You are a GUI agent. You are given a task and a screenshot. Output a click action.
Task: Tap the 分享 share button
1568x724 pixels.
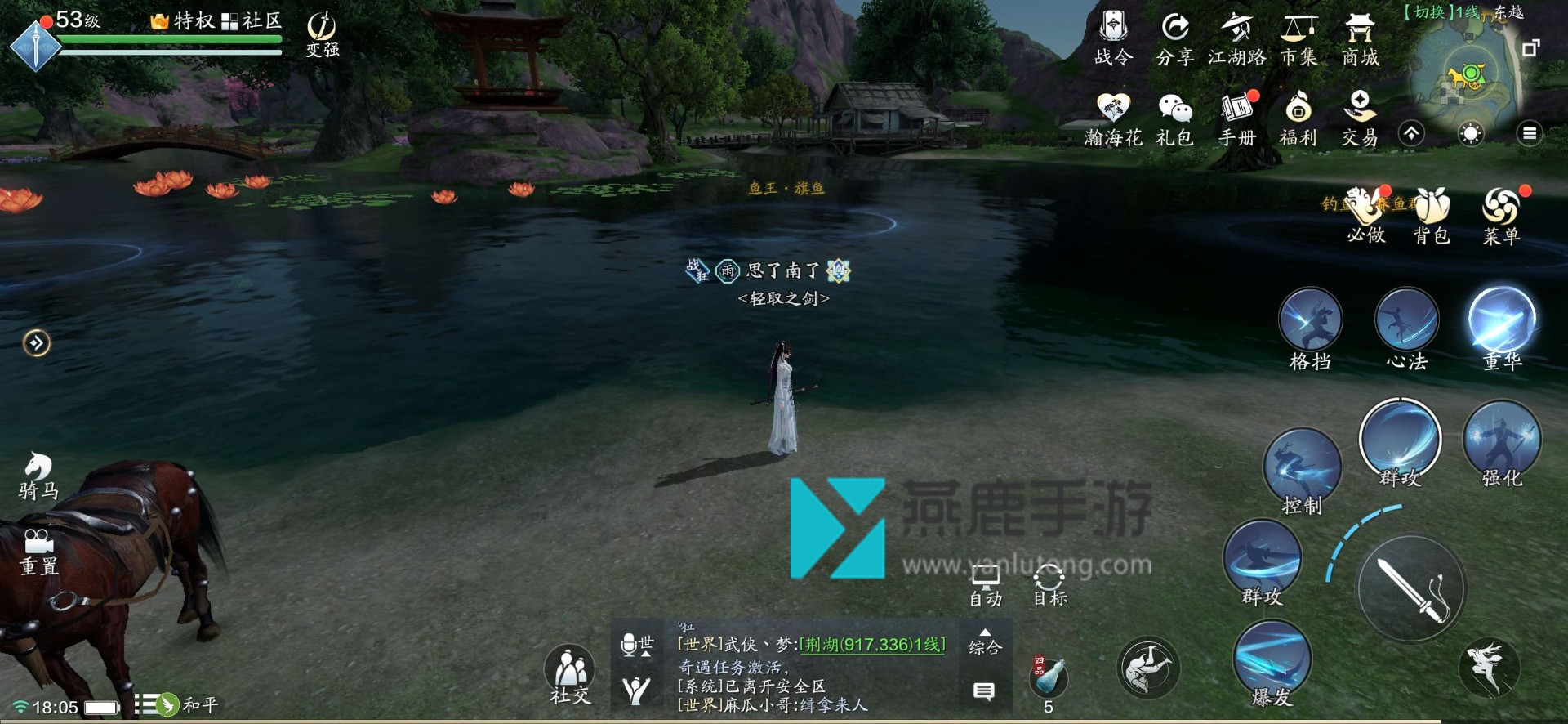point(1175,38)
